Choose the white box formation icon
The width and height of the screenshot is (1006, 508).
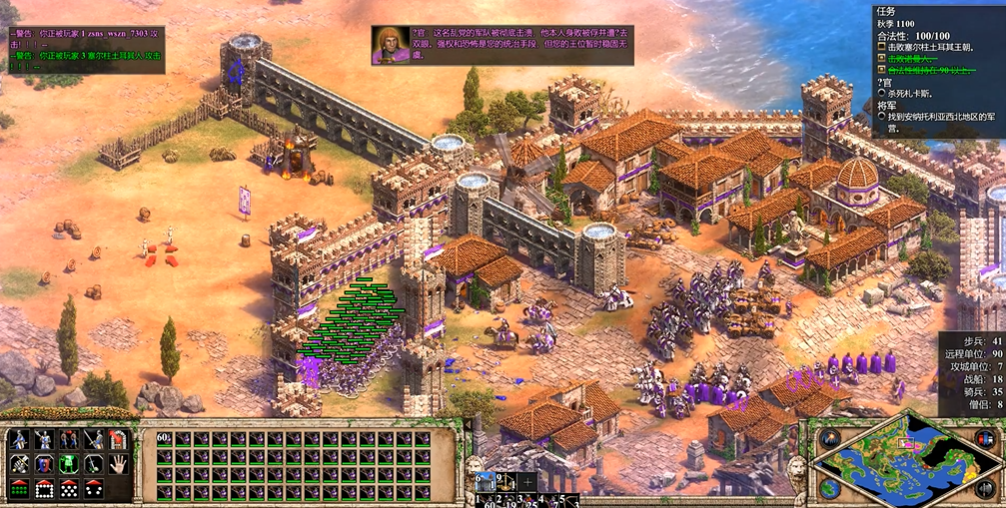pos(44,489)
